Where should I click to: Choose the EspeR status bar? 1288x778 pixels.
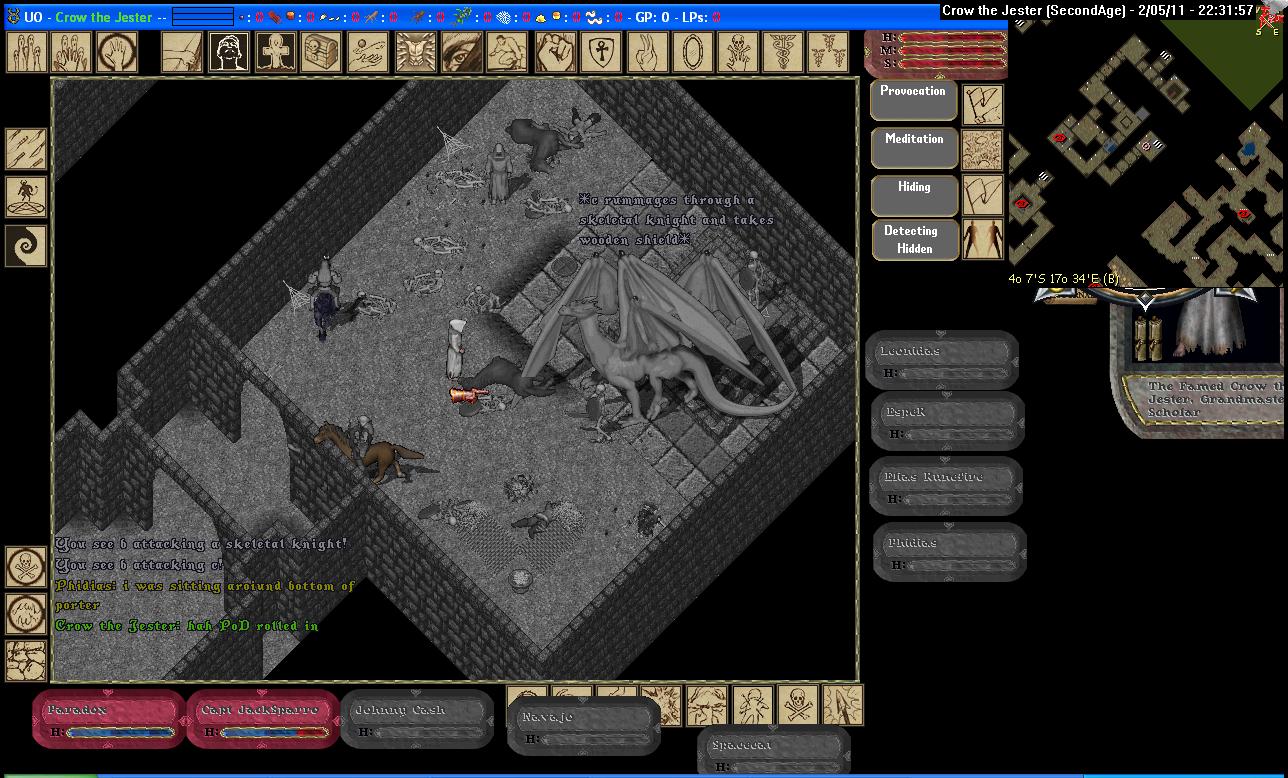(947, 421)
